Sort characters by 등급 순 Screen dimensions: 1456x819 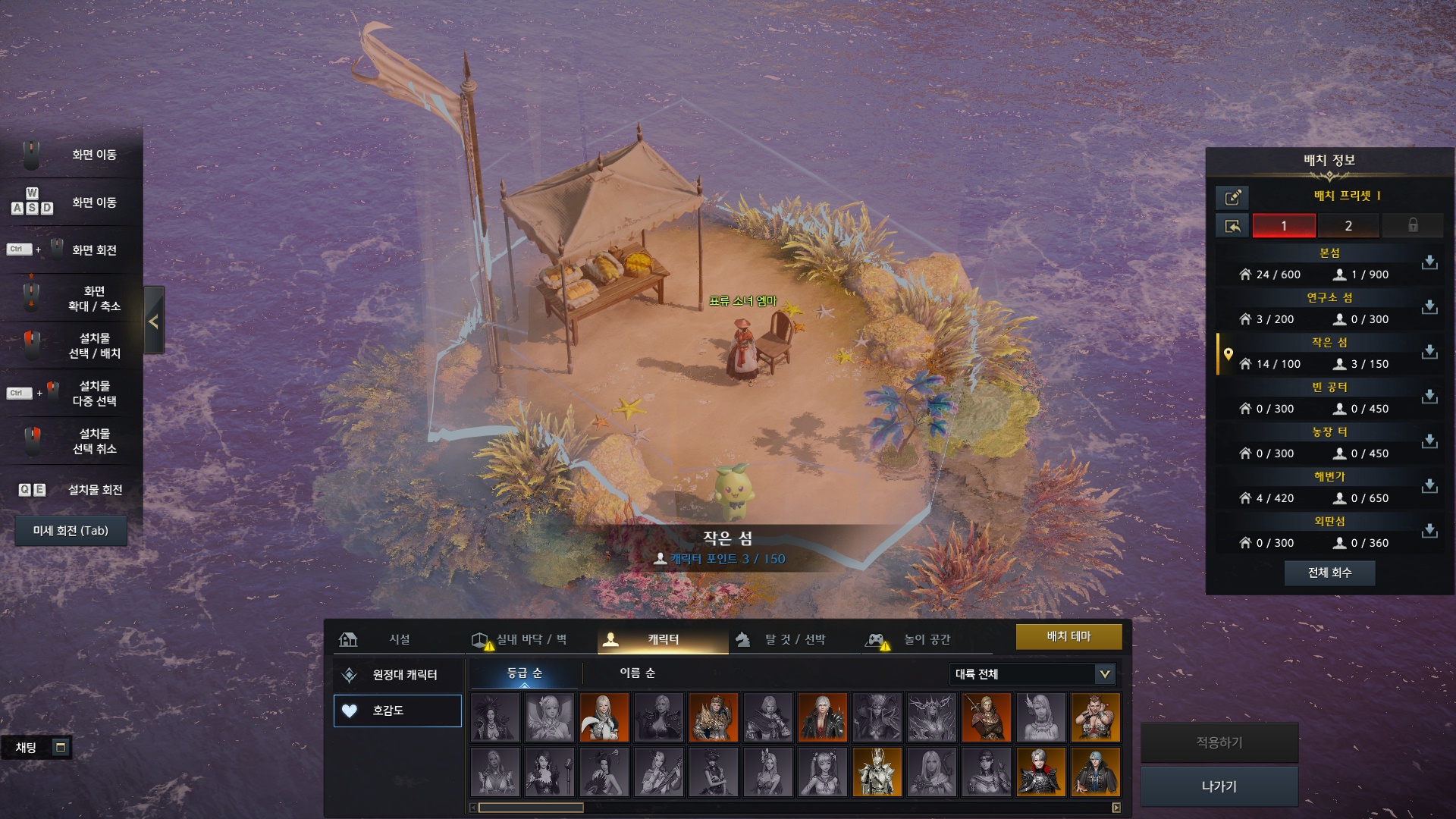pyautogui.click(x=524, y=673)
